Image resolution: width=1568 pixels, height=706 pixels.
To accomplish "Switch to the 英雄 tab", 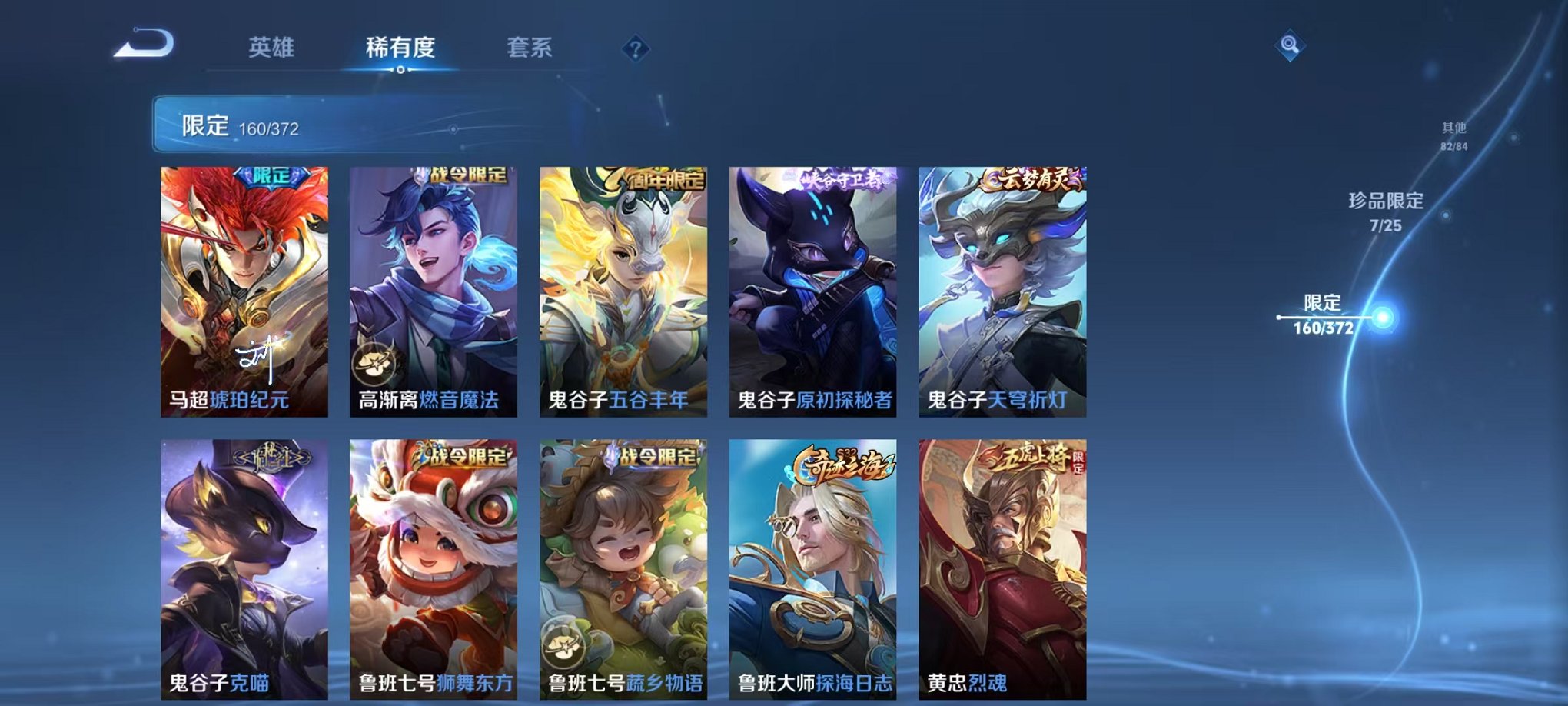I will (272, 48).
